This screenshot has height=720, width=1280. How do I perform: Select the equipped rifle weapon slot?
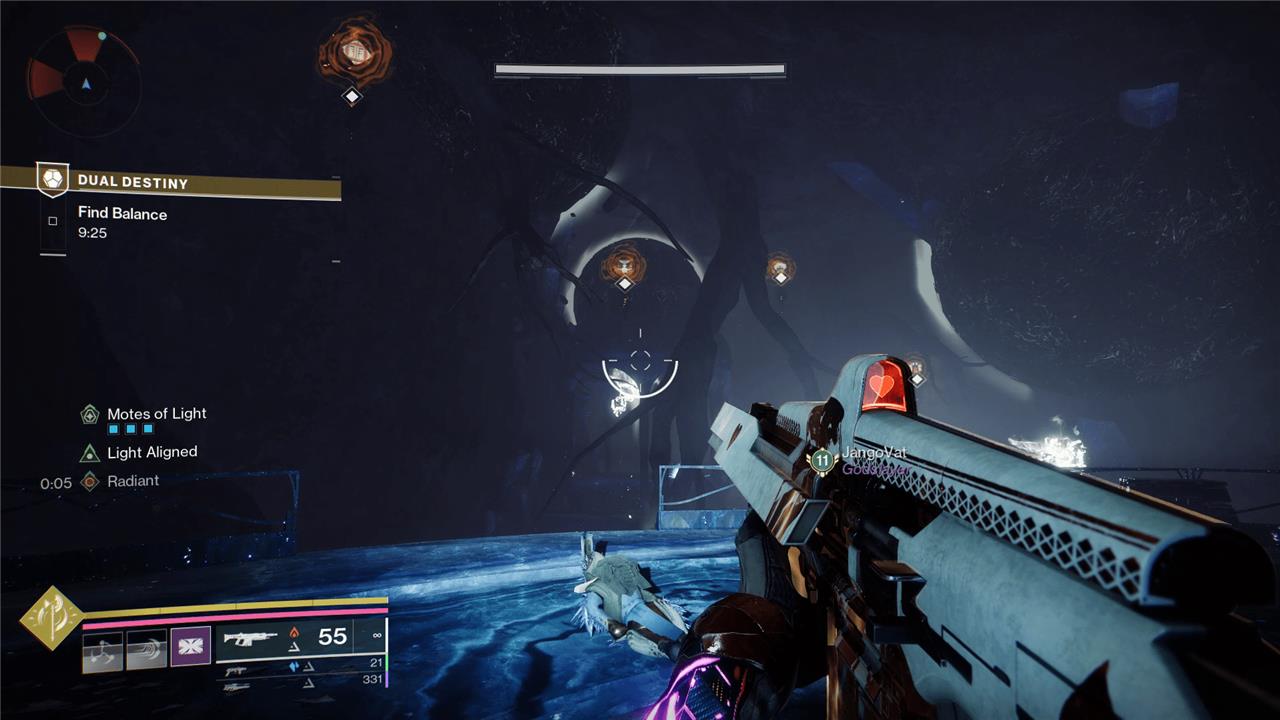point(300,637)
